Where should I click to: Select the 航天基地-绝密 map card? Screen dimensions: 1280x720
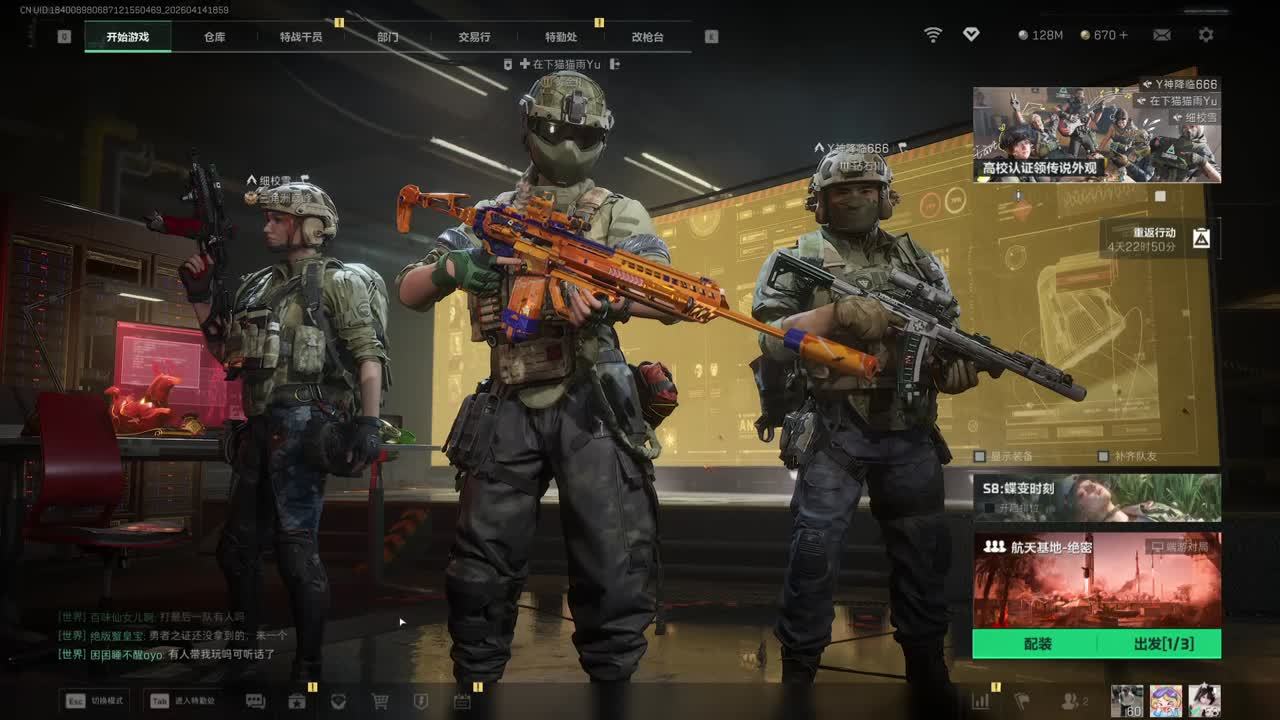[1096, 580]
